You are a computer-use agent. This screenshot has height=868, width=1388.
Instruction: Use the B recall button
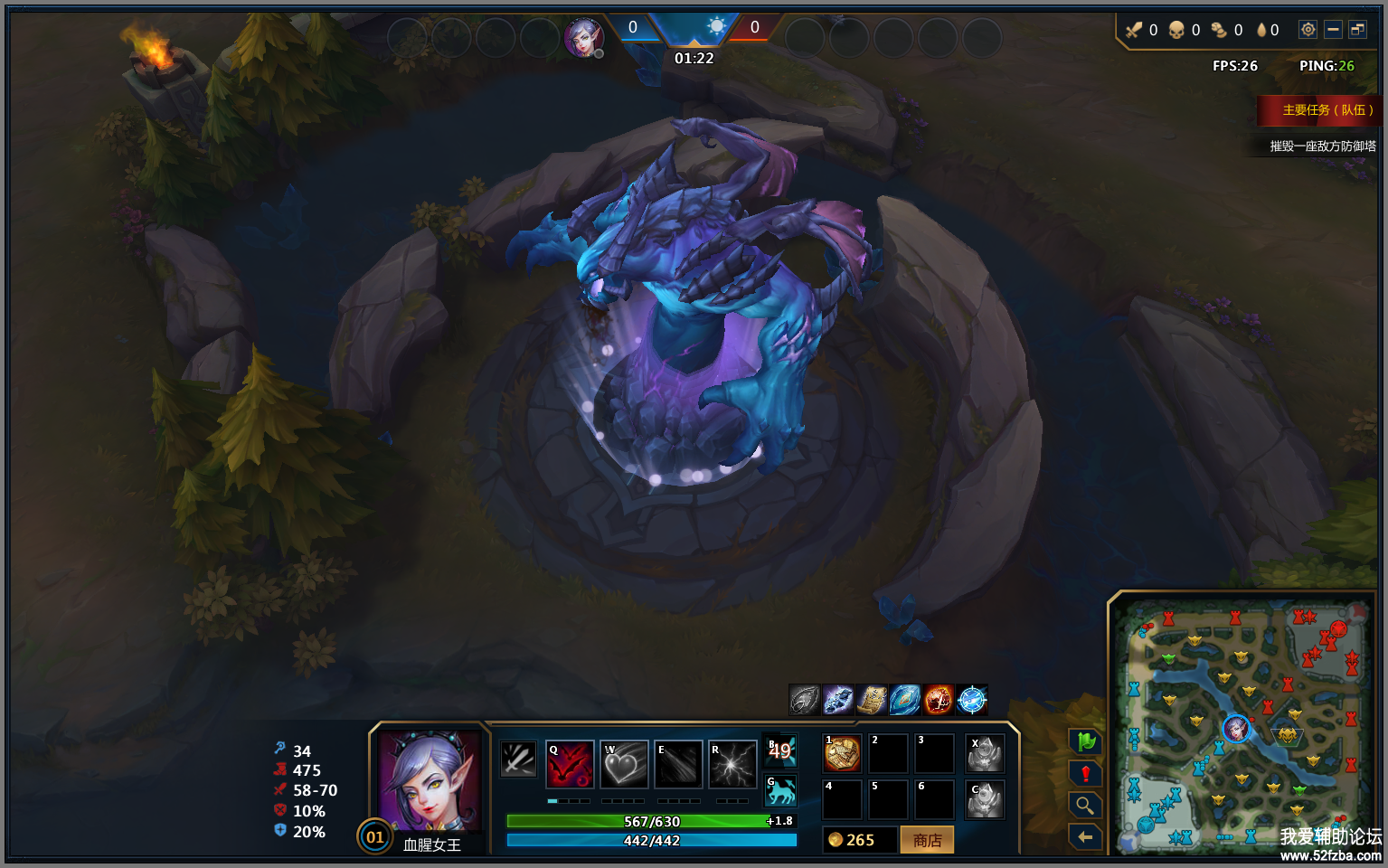(x=780, y=750)
